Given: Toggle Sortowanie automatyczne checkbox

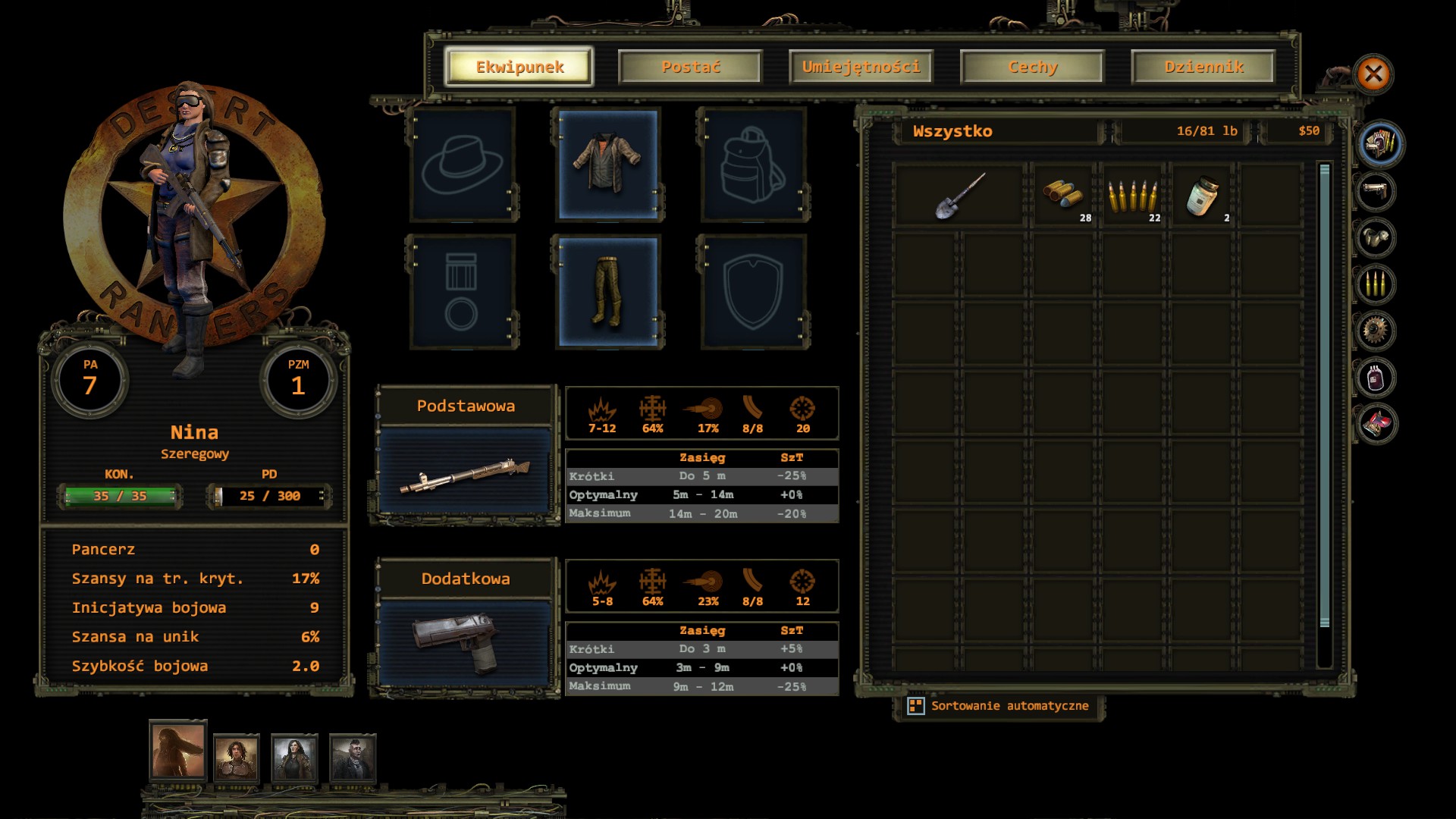Looking at the screenshot, I should point(916,706).
